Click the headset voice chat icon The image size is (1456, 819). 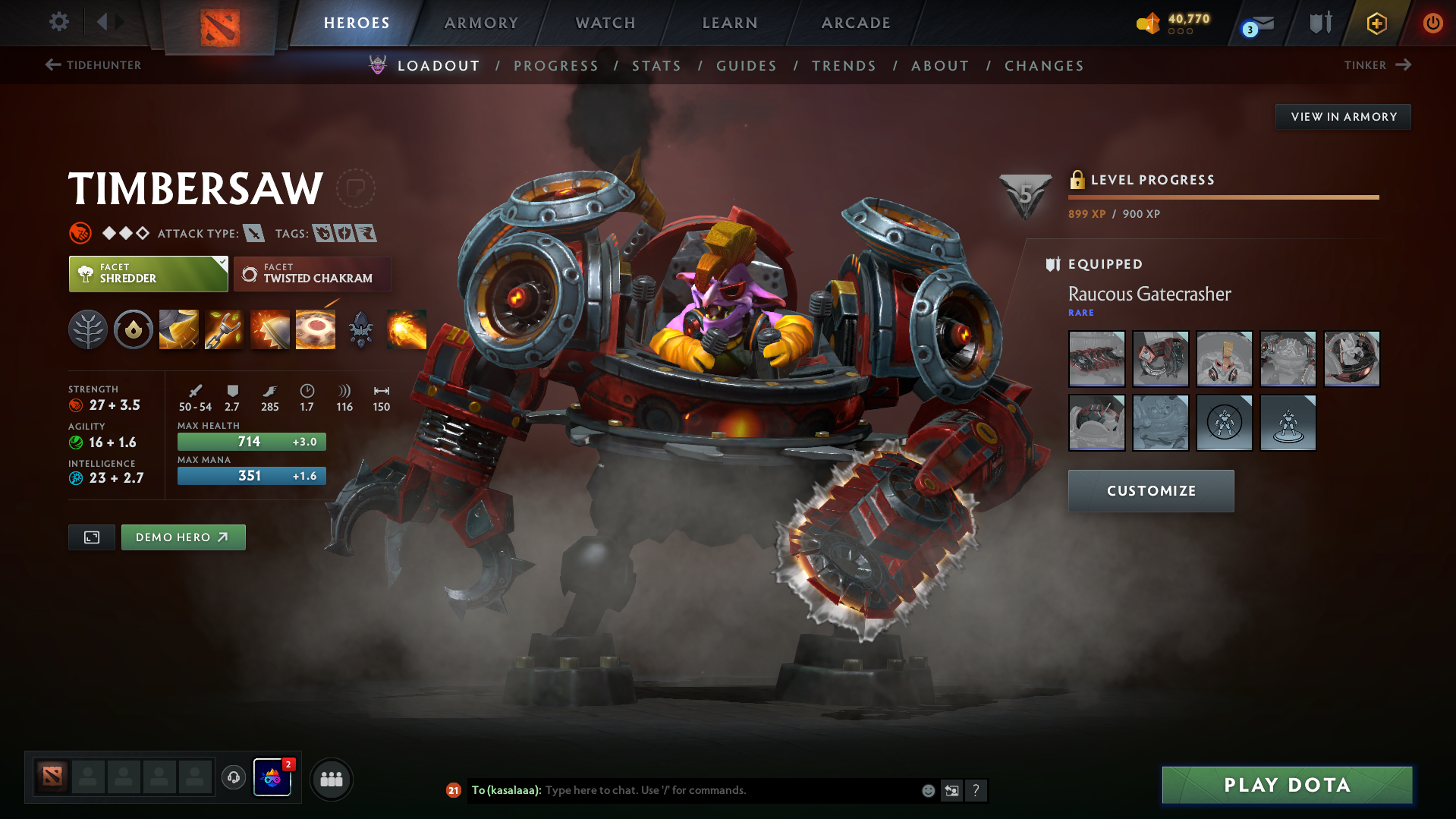click(x=233, y=778)
